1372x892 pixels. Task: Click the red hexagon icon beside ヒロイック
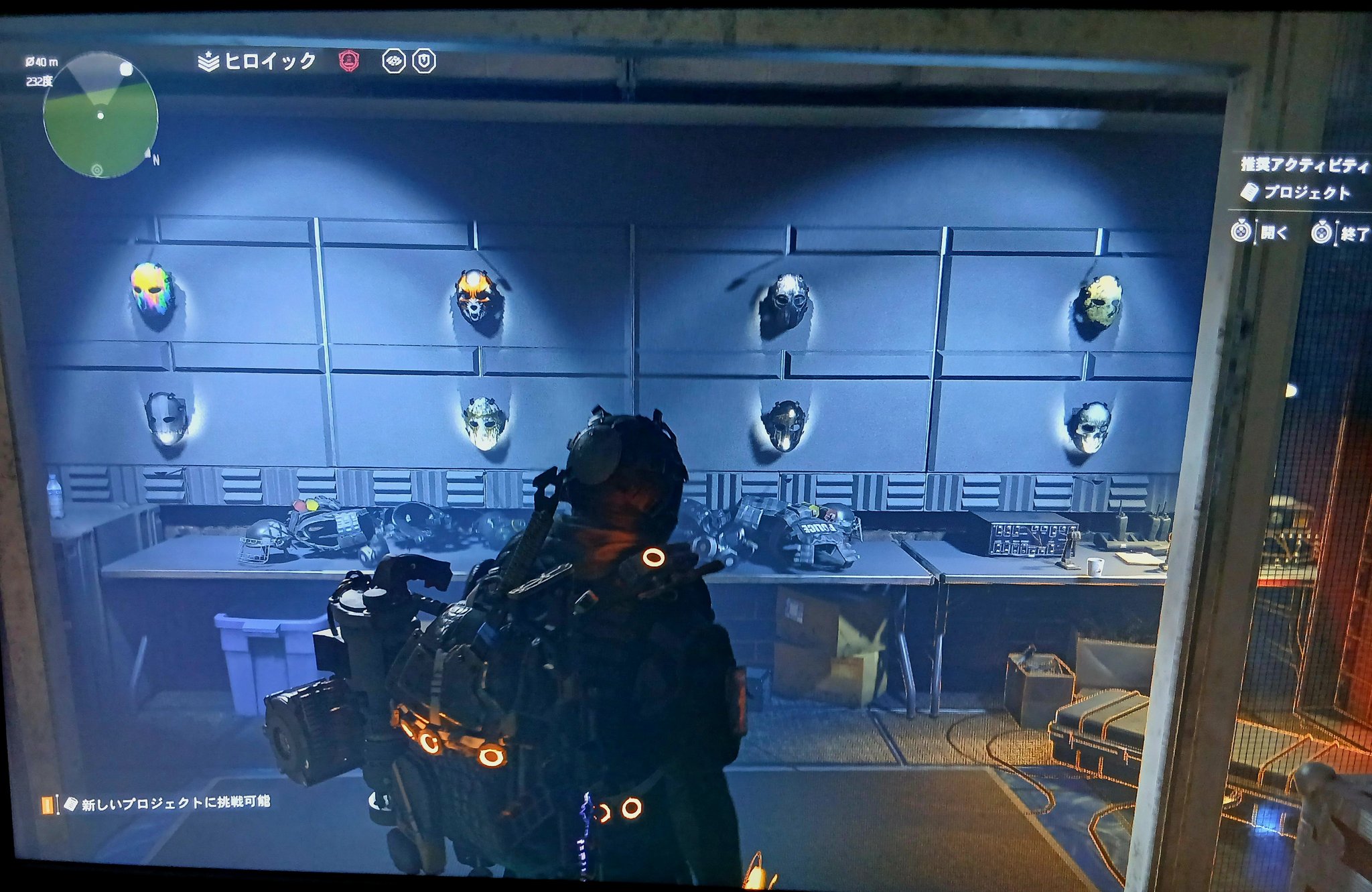349,61
